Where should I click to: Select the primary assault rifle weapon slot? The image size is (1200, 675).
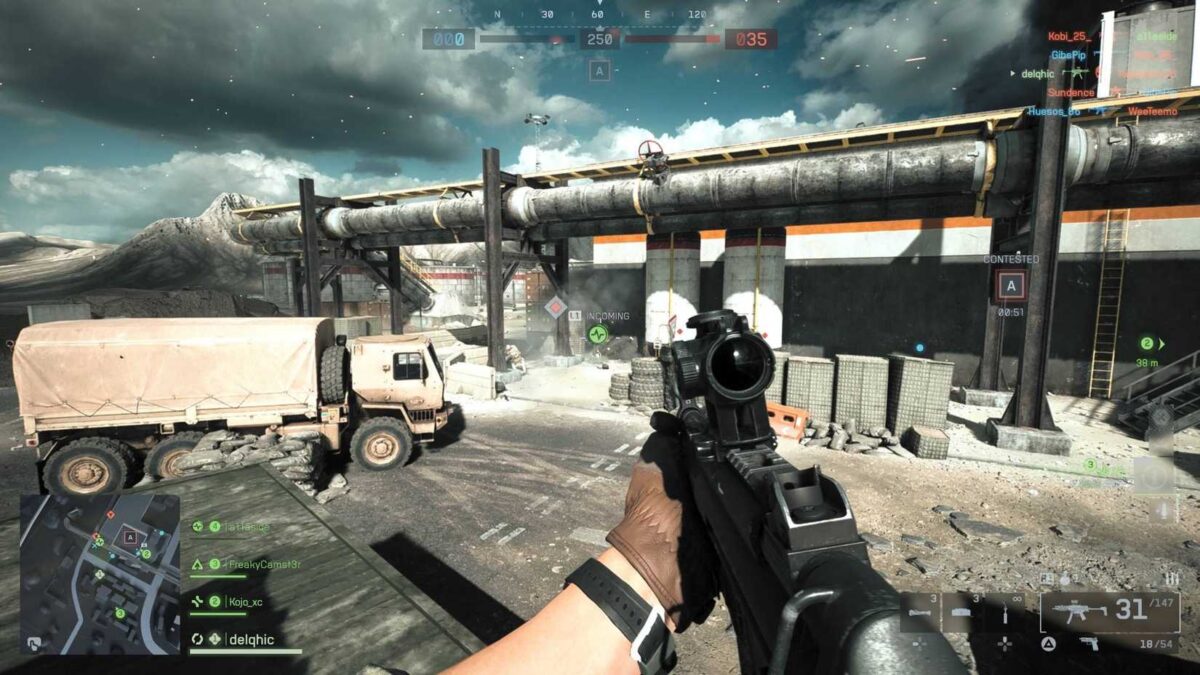(x=1109, y=611)
